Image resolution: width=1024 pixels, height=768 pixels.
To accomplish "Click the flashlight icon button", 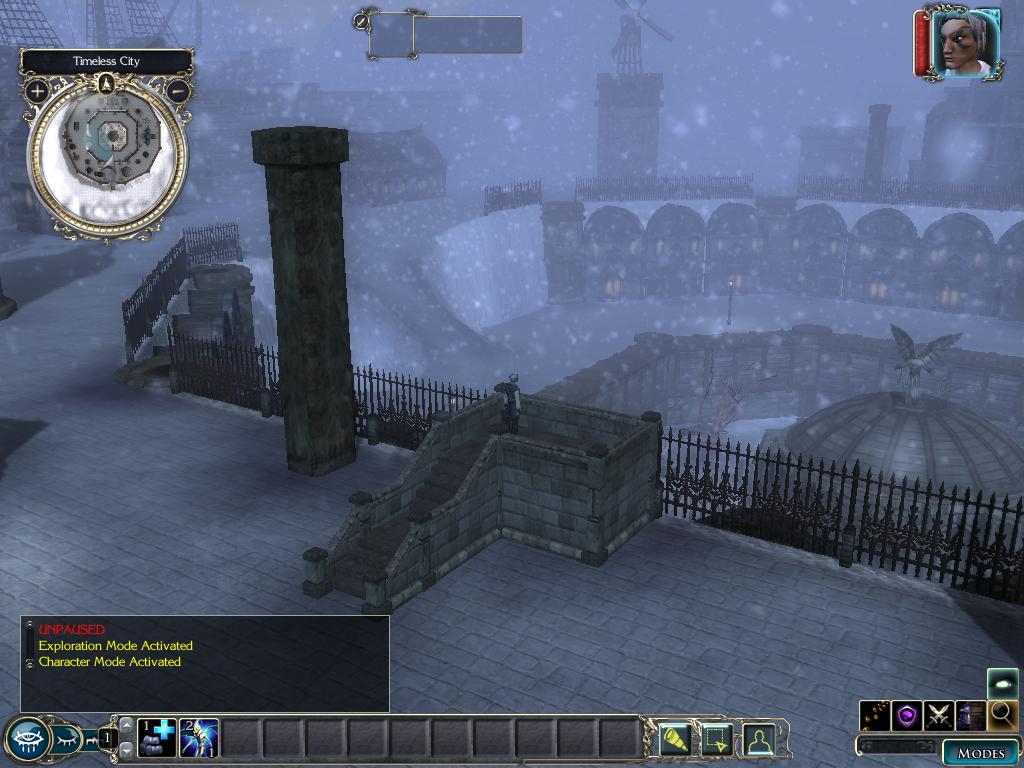I will tap(676, 739).
